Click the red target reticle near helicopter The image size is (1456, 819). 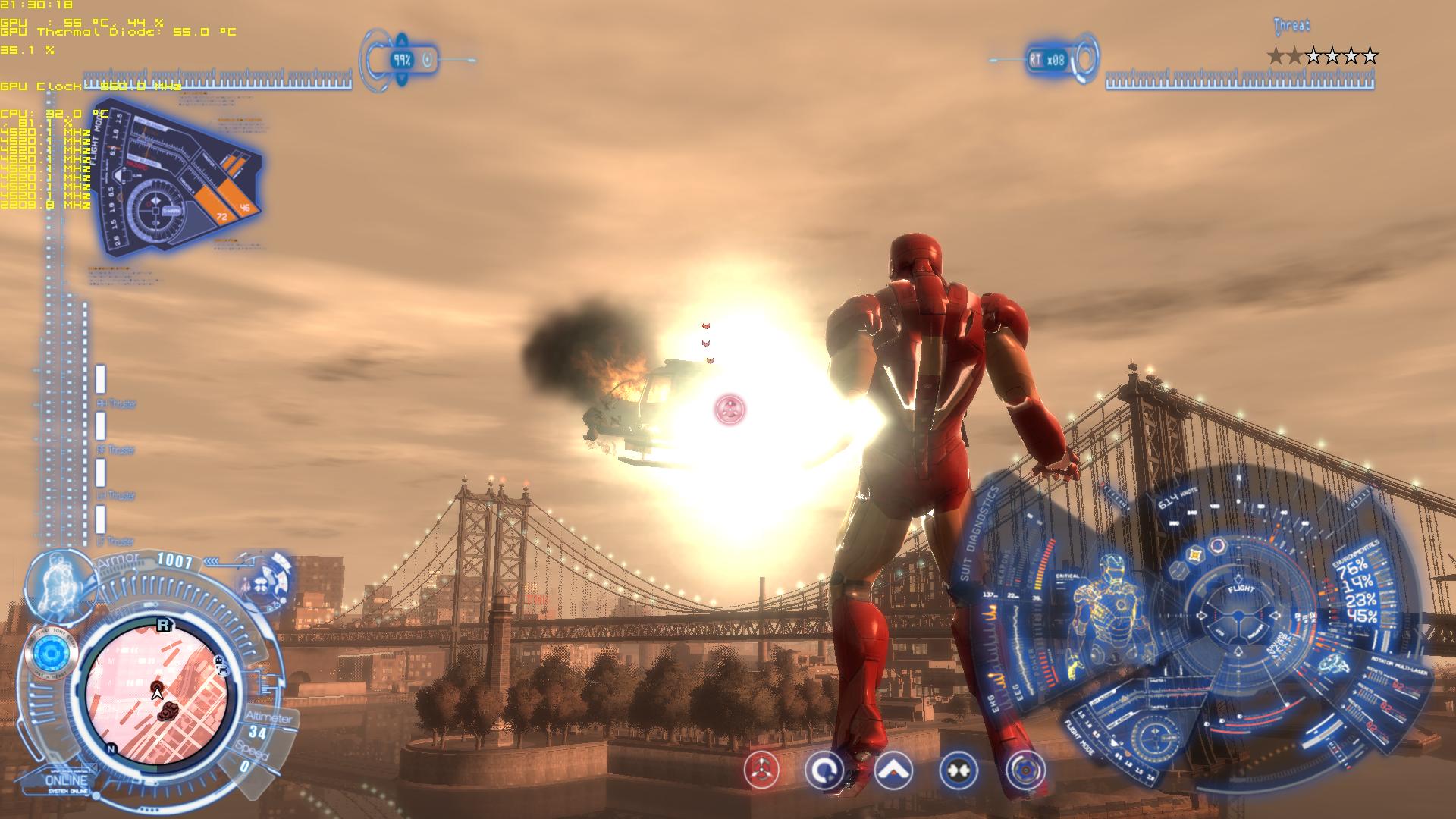730,409
